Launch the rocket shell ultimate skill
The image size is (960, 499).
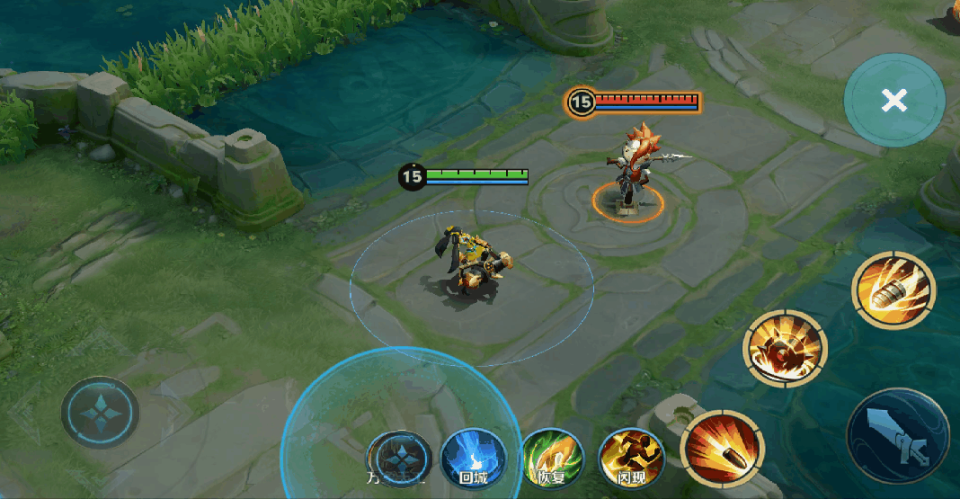[x=892, y=290]
